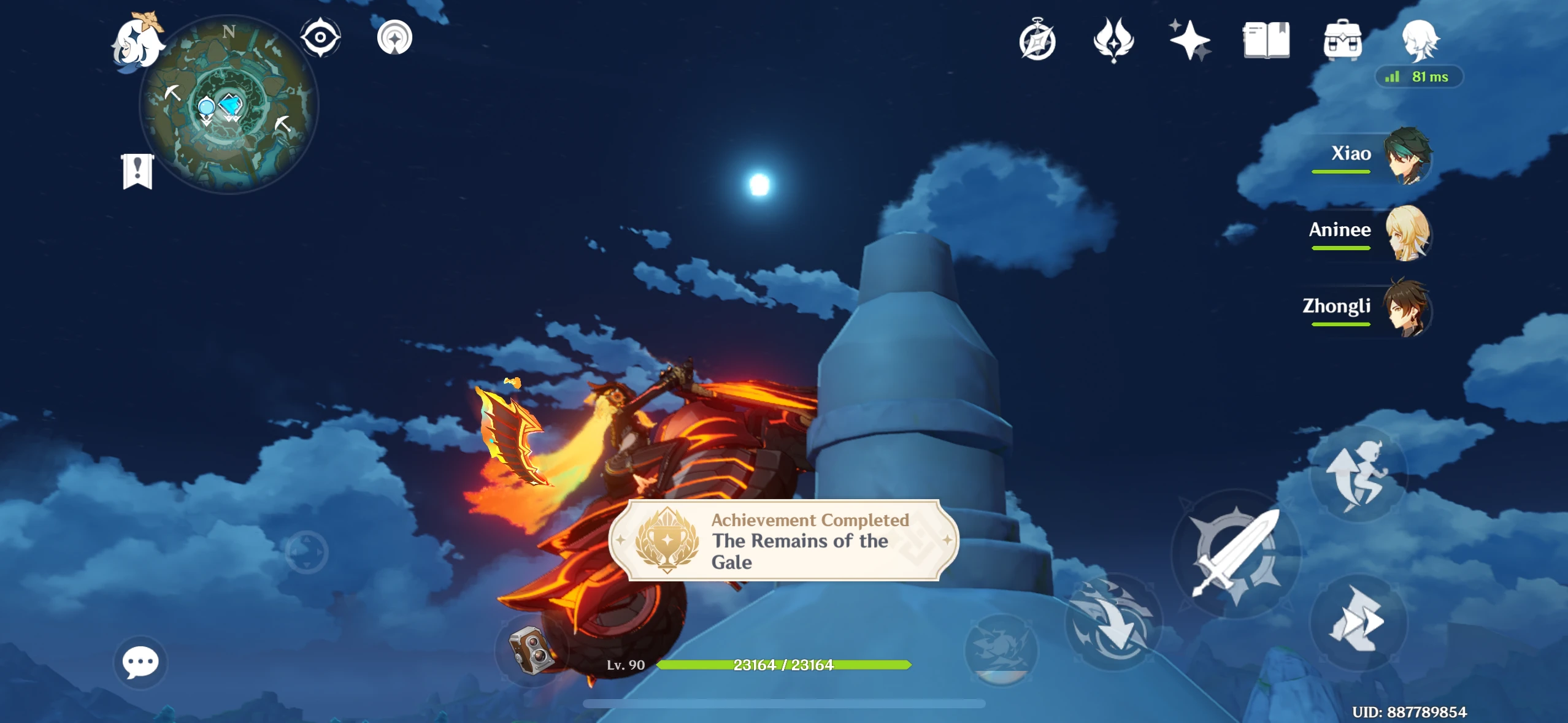
Task: Open the in-game chat bubble
Action: click(140, 662)
